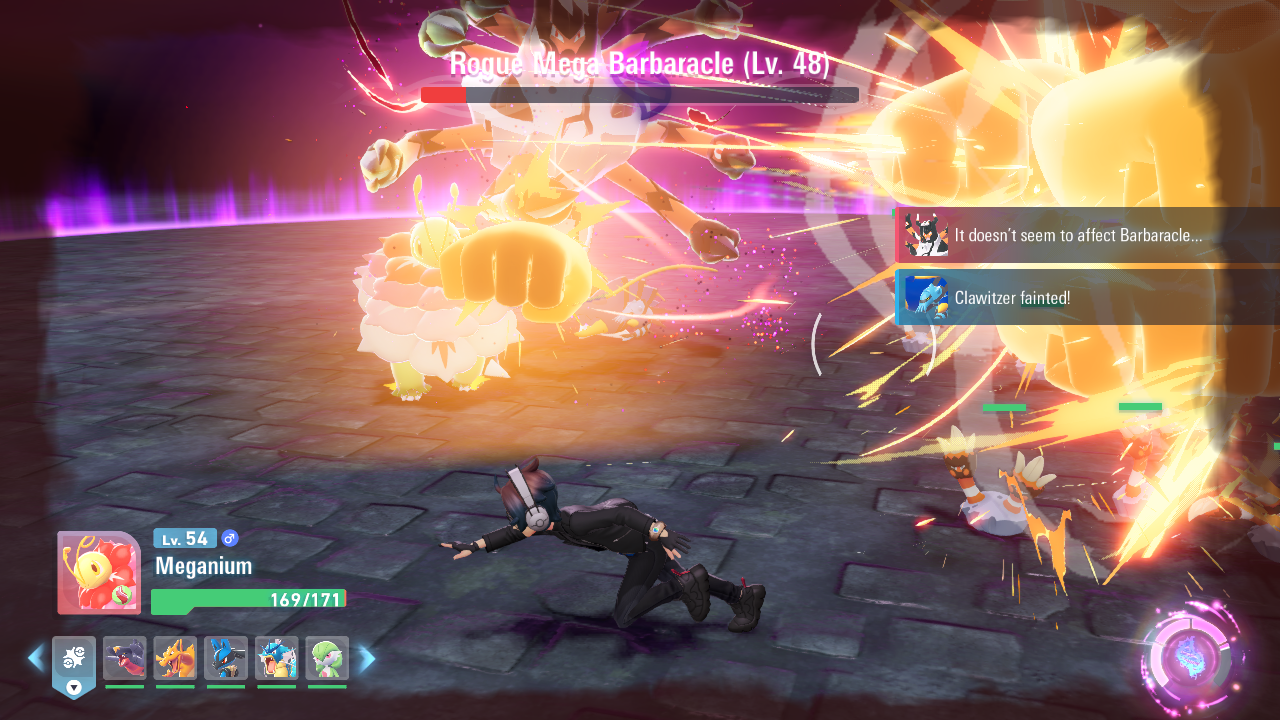Click the "Clawitzer fainted!" log entry
The image size is (1280, 720).
point(1087,297)
